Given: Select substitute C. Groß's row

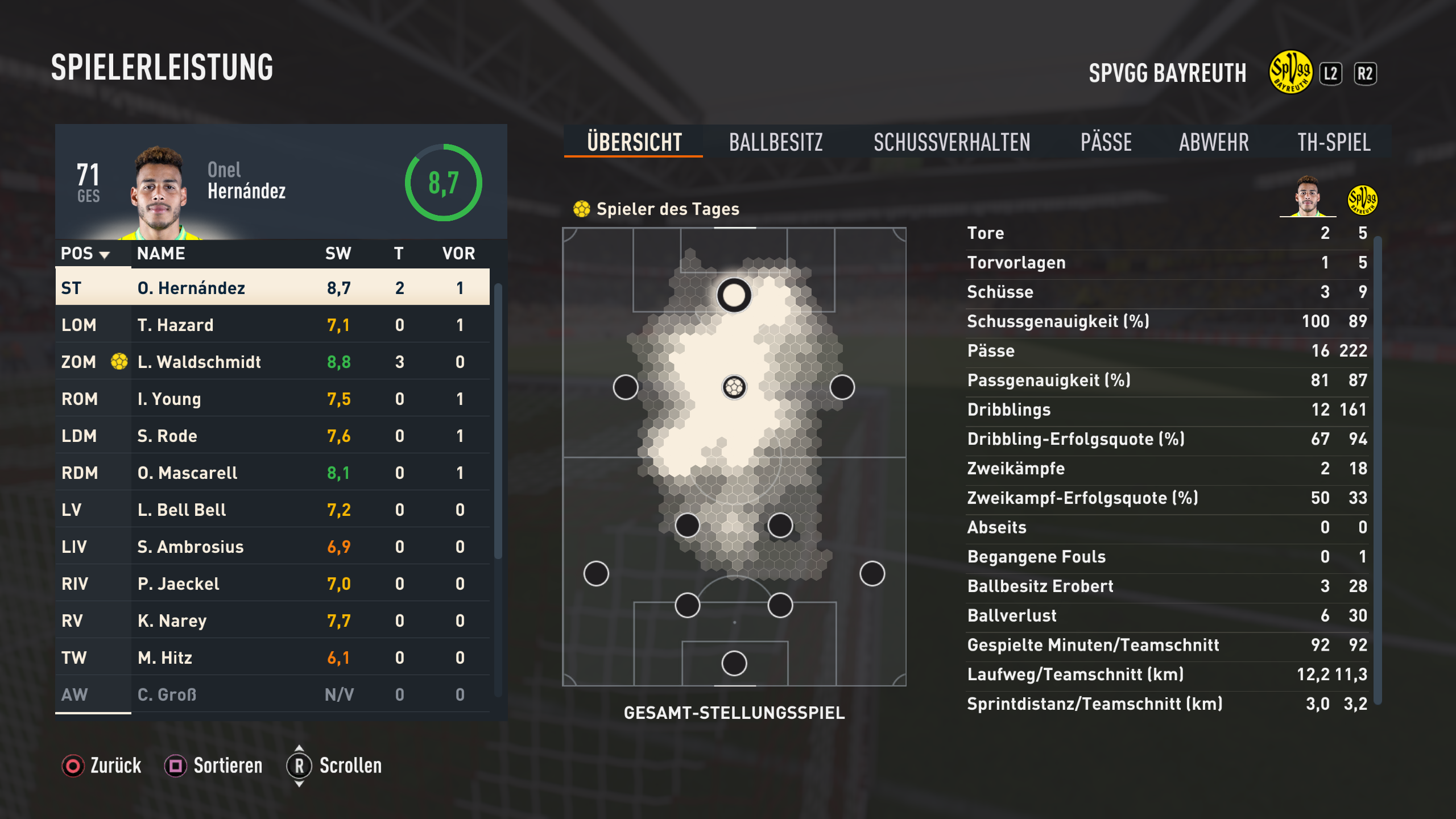Looking at the screenshot, I should [x=272, y=694].
